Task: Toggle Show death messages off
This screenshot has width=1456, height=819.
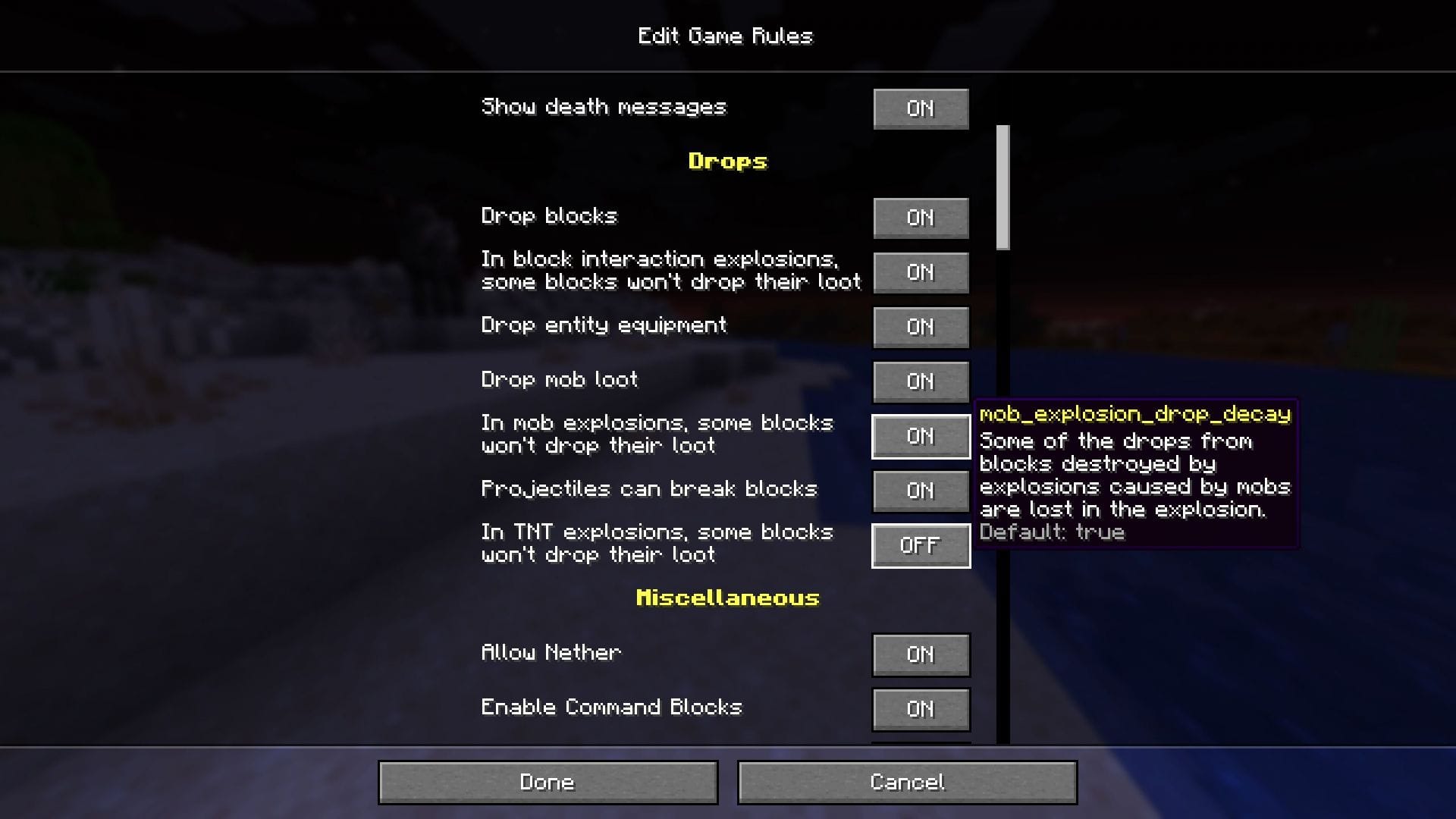Action: click(921, 108)
